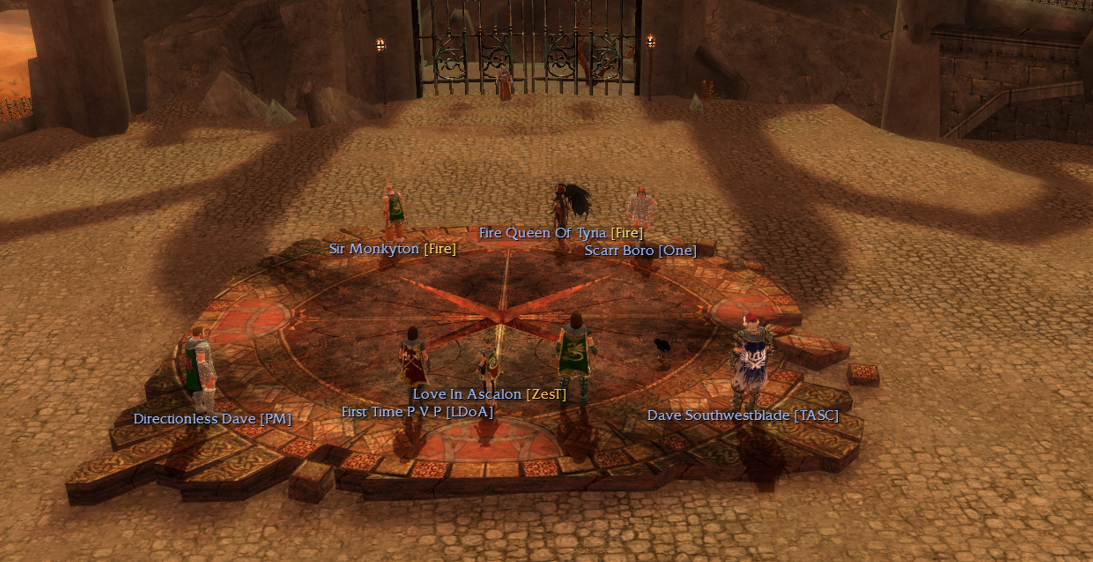Image resolution: width=1093 pixels, height=562 pixels.
Task: Select the Sir Monkyton [Fire] name label
Action: click(392, 249)
